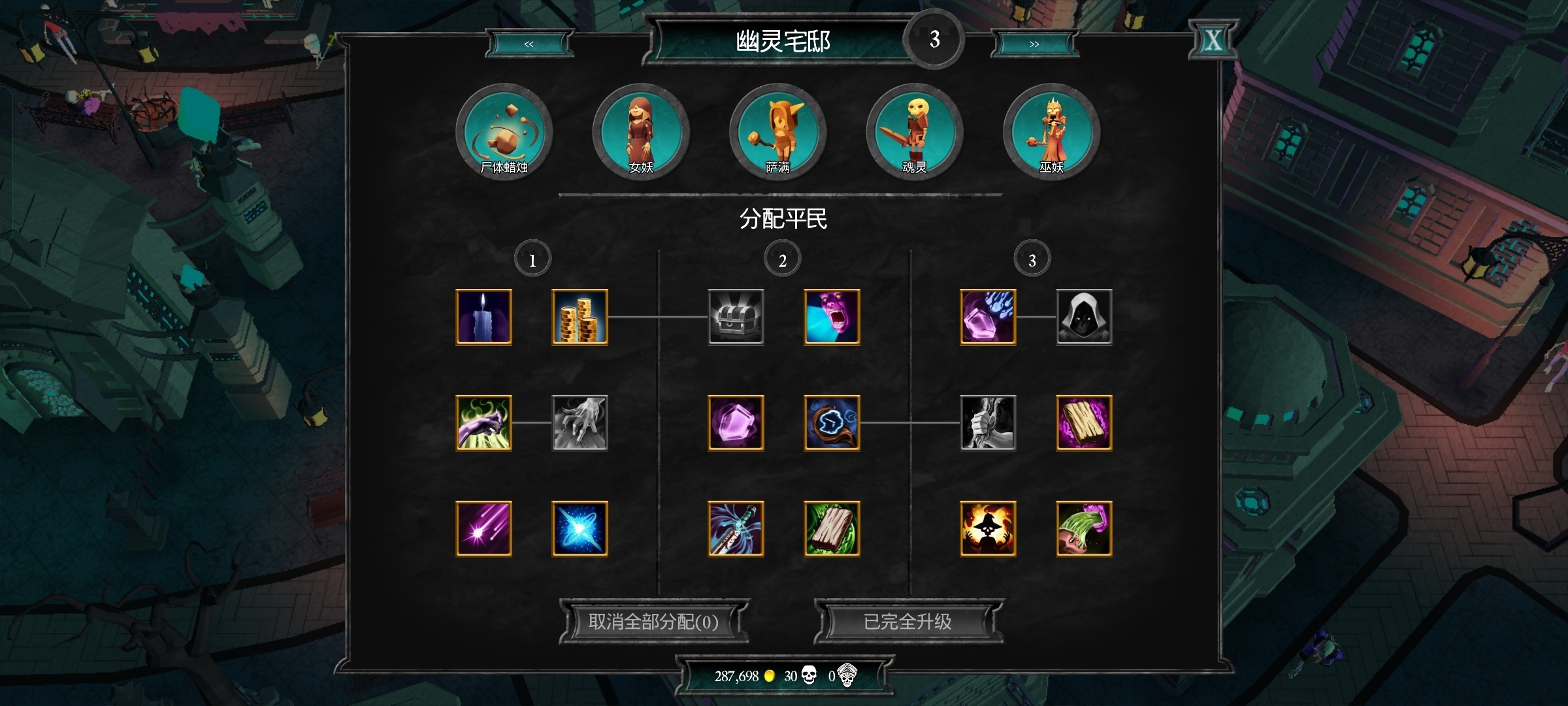1568x706 pixels.
Task: Go to next page using >> arrow
Action: (x=1034, y=44)
